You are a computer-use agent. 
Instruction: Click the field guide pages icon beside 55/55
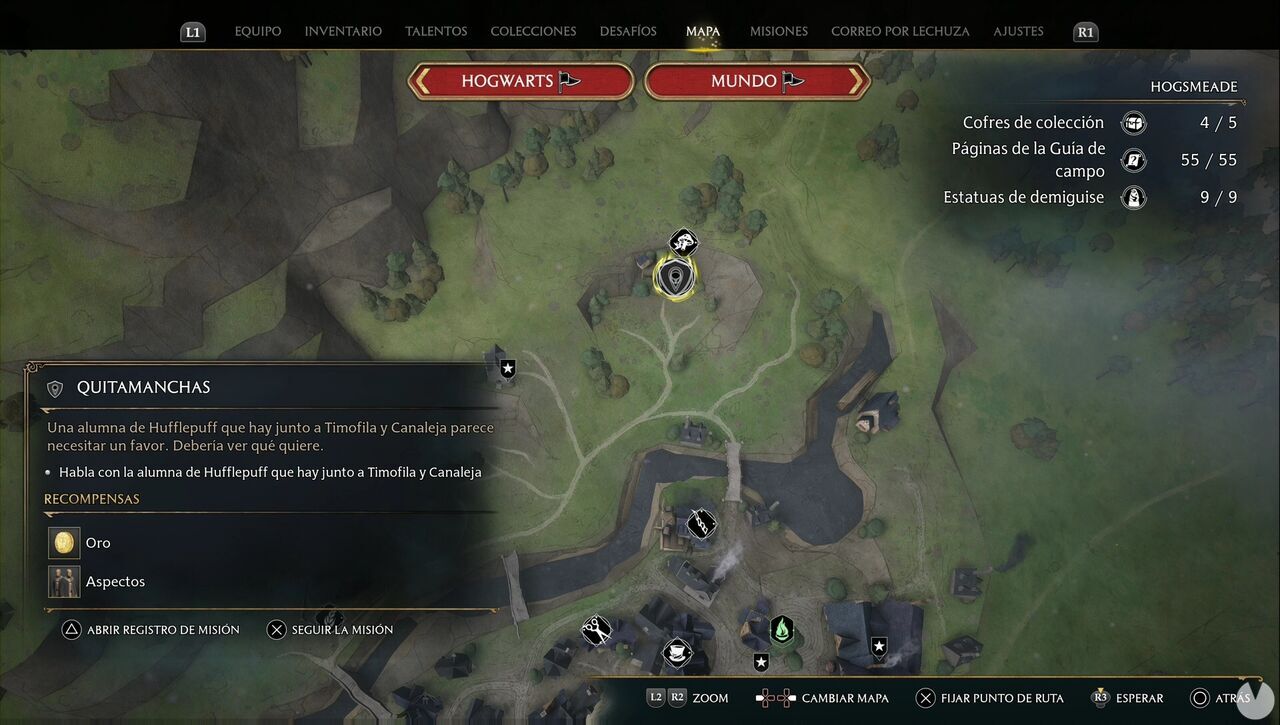point(1133,160)
